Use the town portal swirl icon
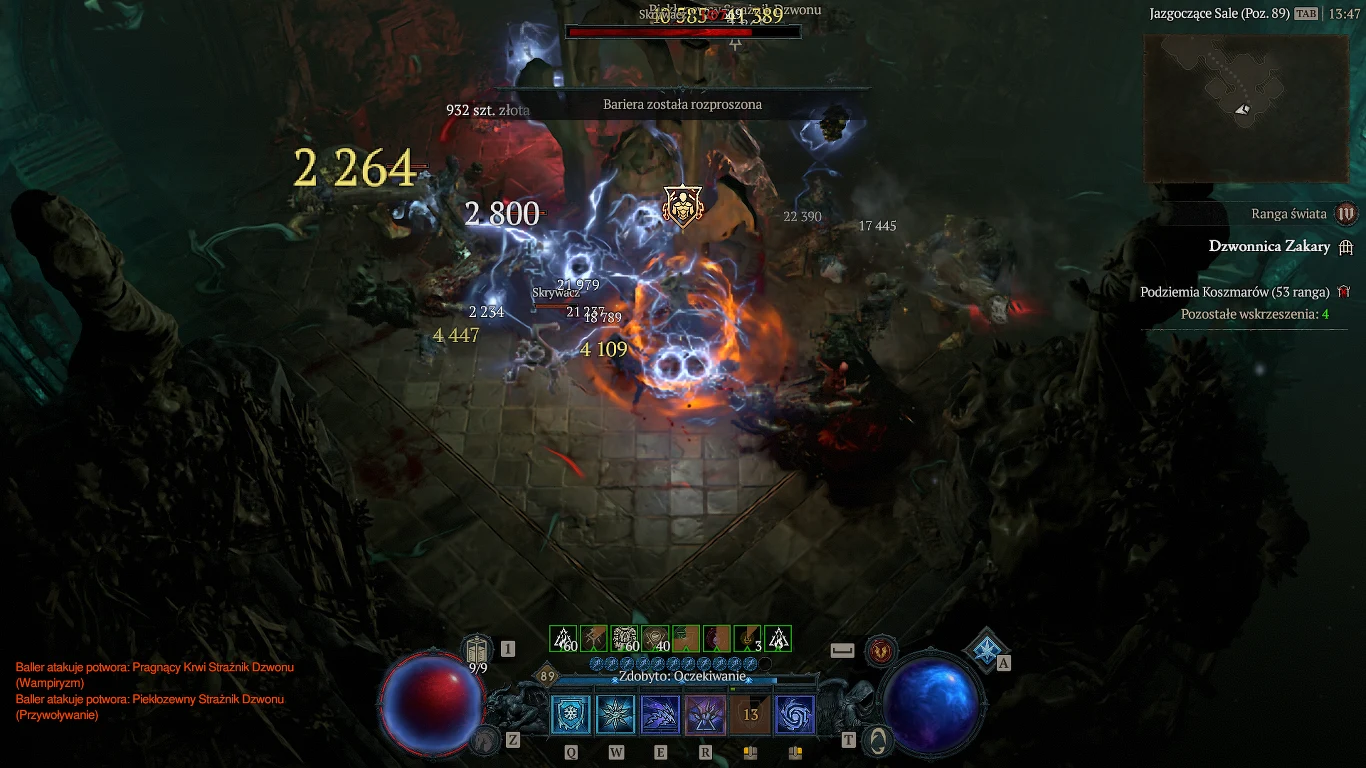 tap(880, 740)
